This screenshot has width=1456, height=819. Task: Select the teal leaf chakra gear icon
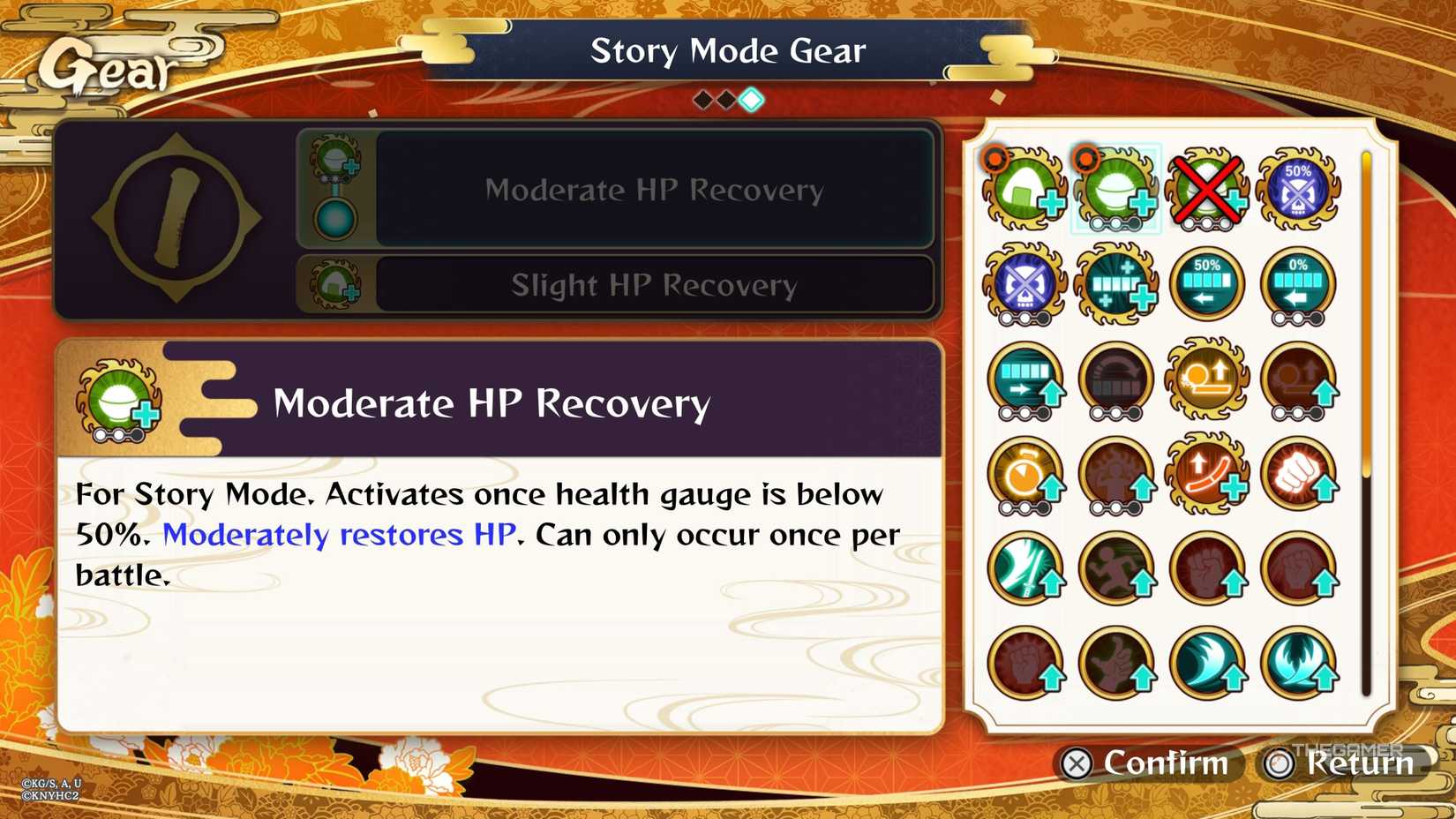(1298, 665)
